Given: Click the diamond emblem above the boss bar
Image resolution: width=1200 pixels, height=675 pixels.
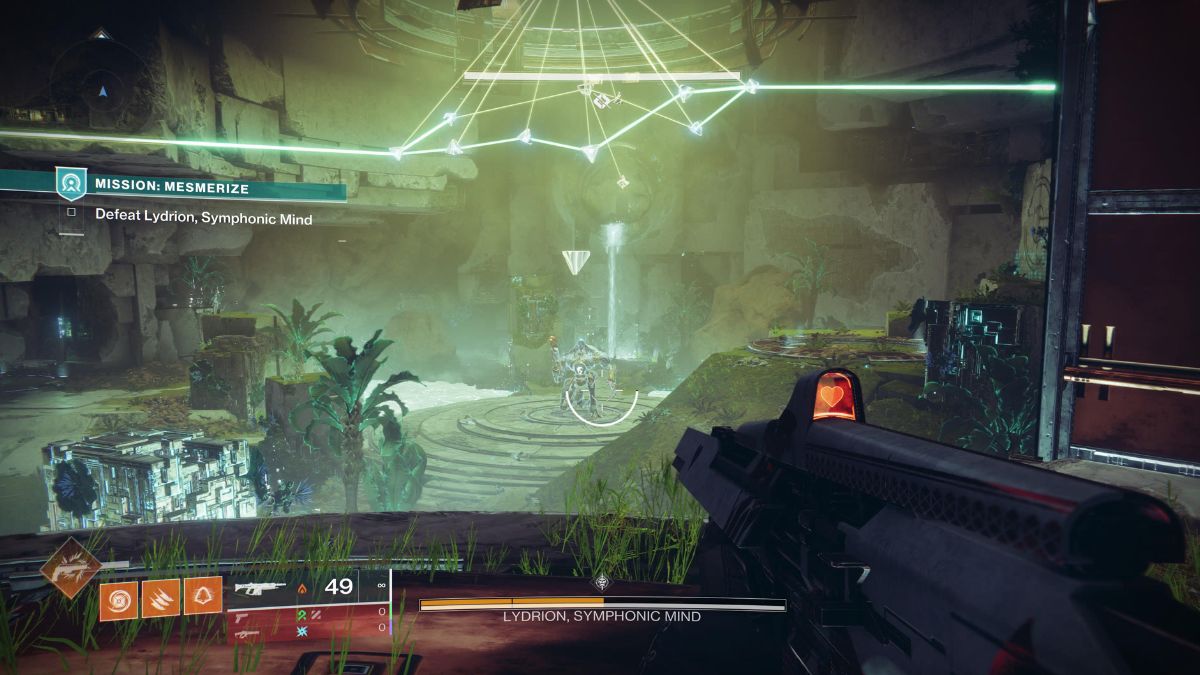Looking at the screenshot, I should click(601, 584).
